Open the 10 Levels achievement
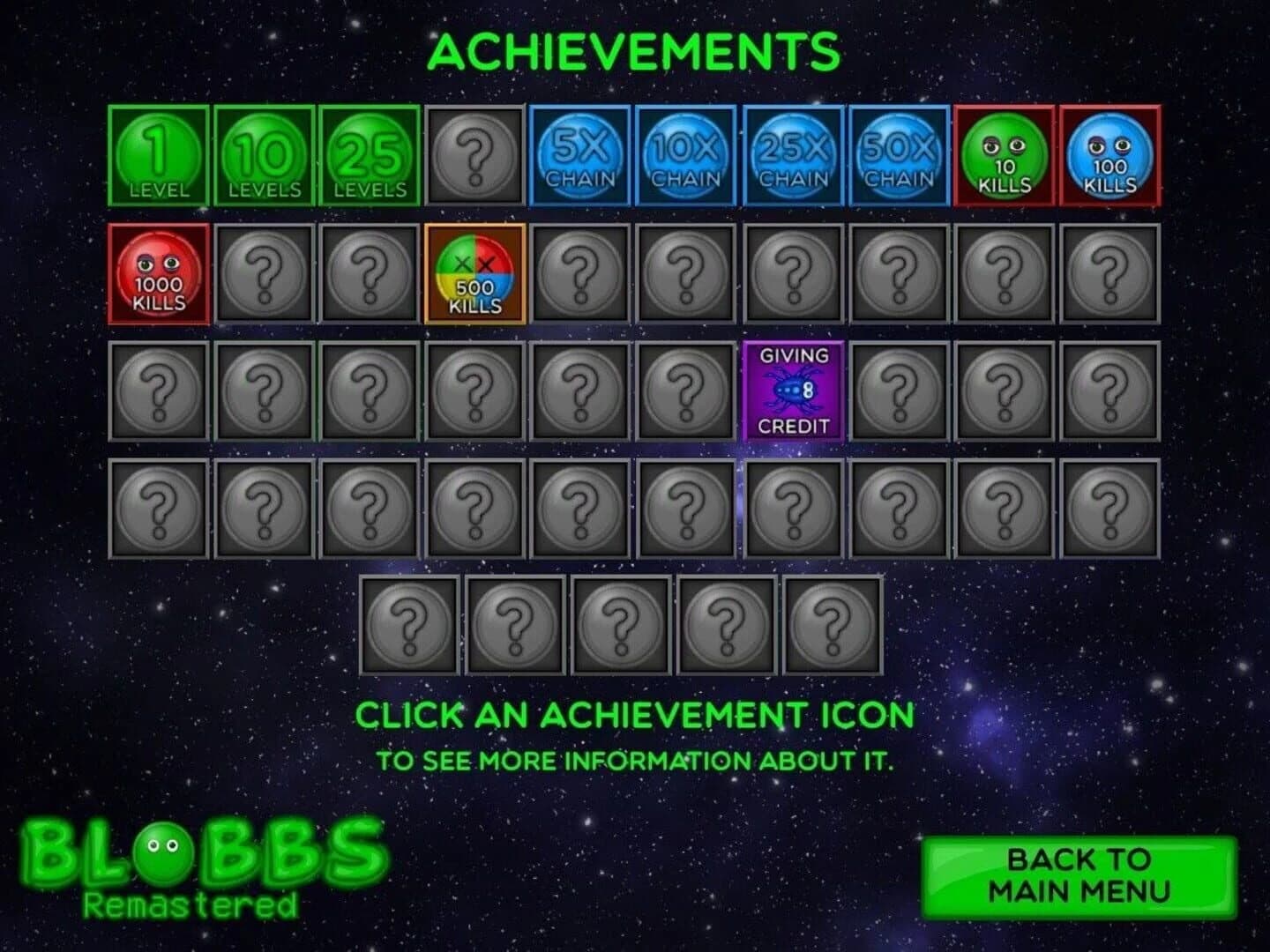This screenshot has height=952, width=1270. [x=263, y=155]
